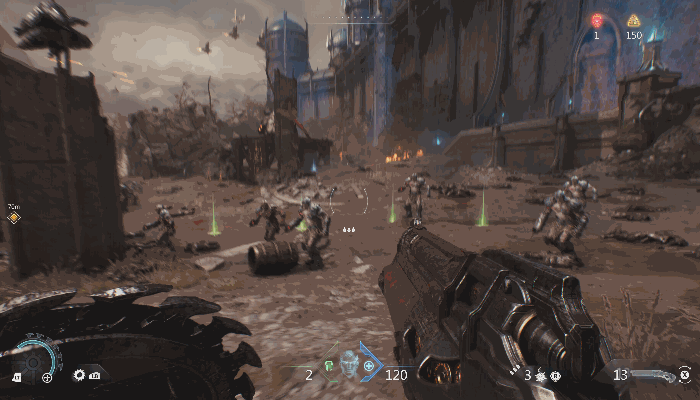The image size is (700, 400).
Task: Click the gold currency pile icon
Action: 633,20
